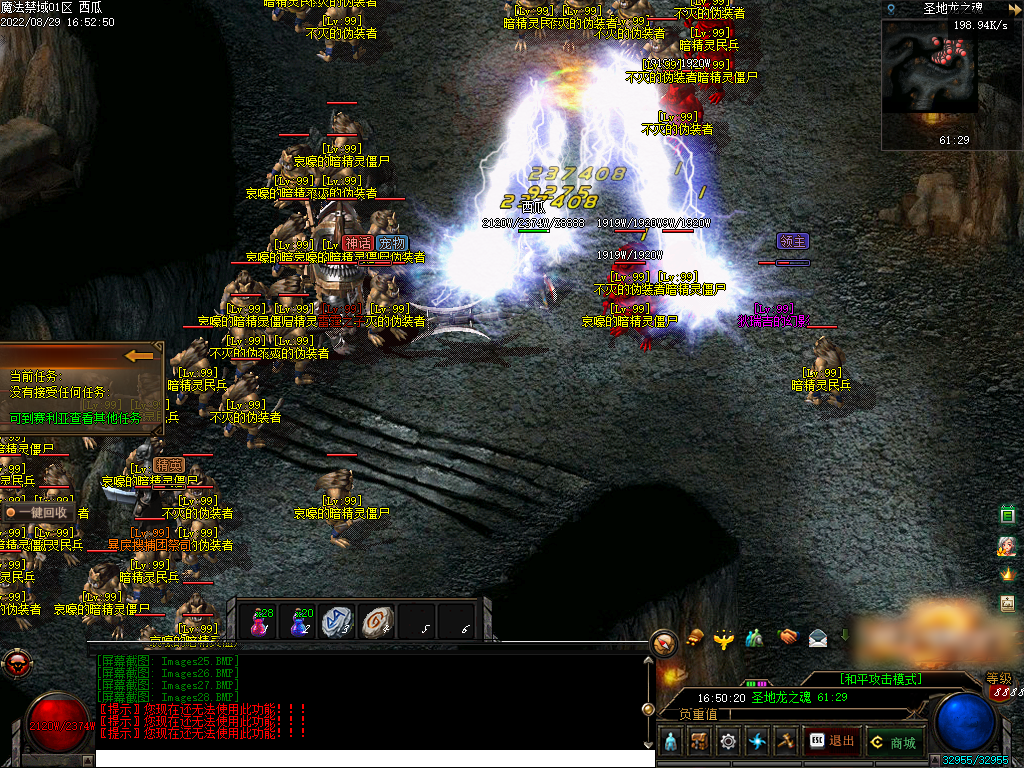The image size is (1024, 768).
Task: Collapse the quest panel with the orange arrow
Action: click(139, 355)
